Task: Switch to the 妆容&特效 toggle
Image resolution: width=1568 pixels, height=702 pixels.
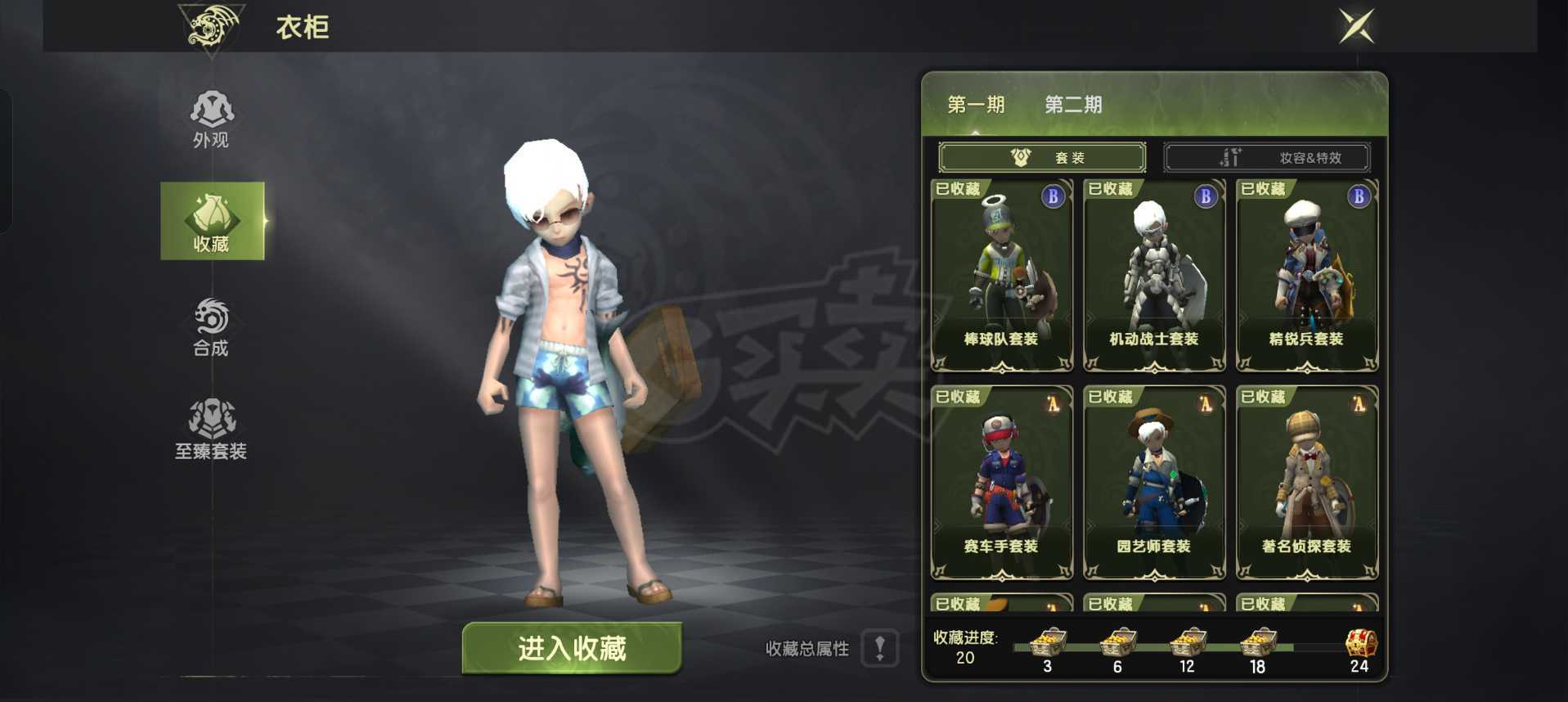Action: pos(1269,157)
